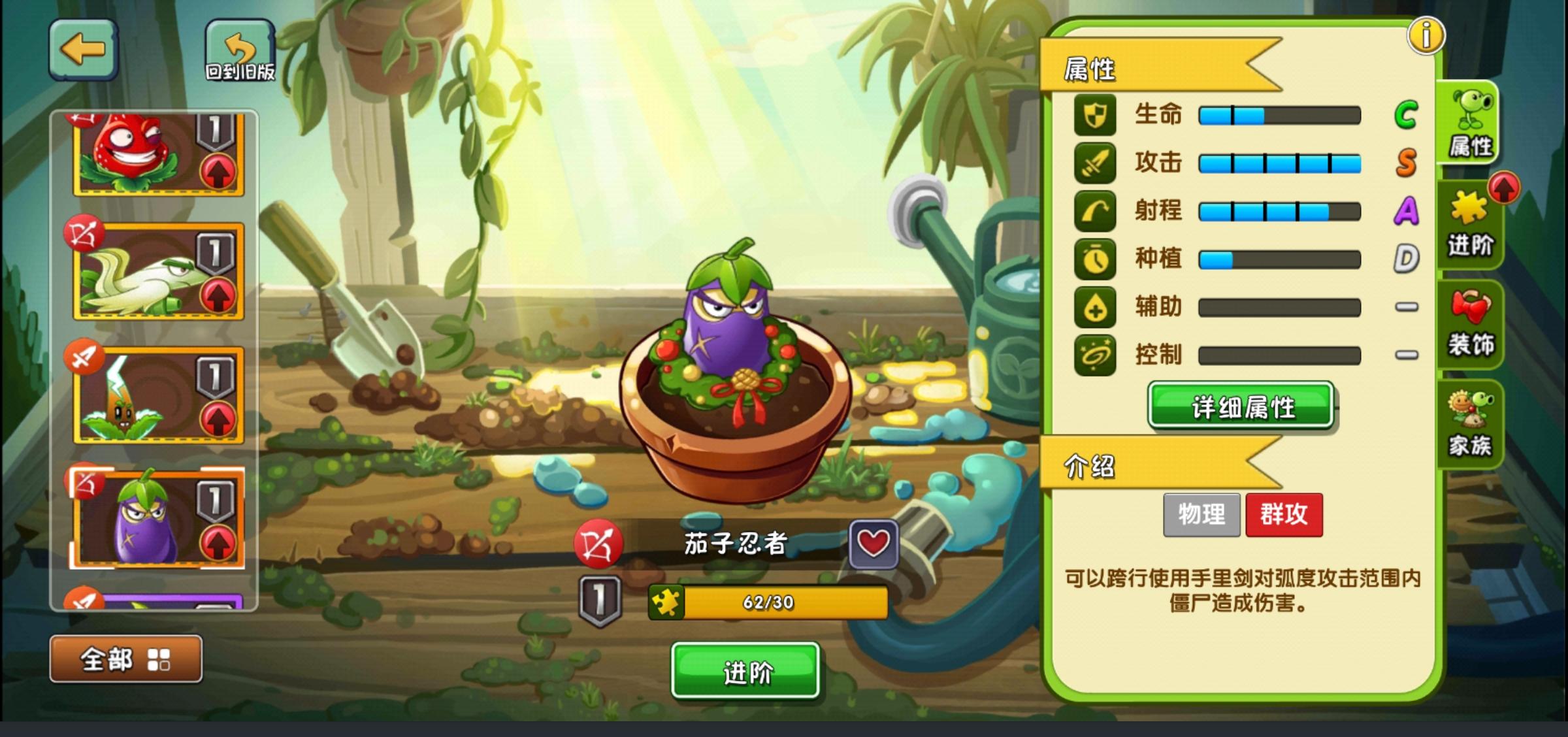Select the sword attack icon beside 攻击
The height and width of the screenshot is (737, 1568).
(1094, 163)
